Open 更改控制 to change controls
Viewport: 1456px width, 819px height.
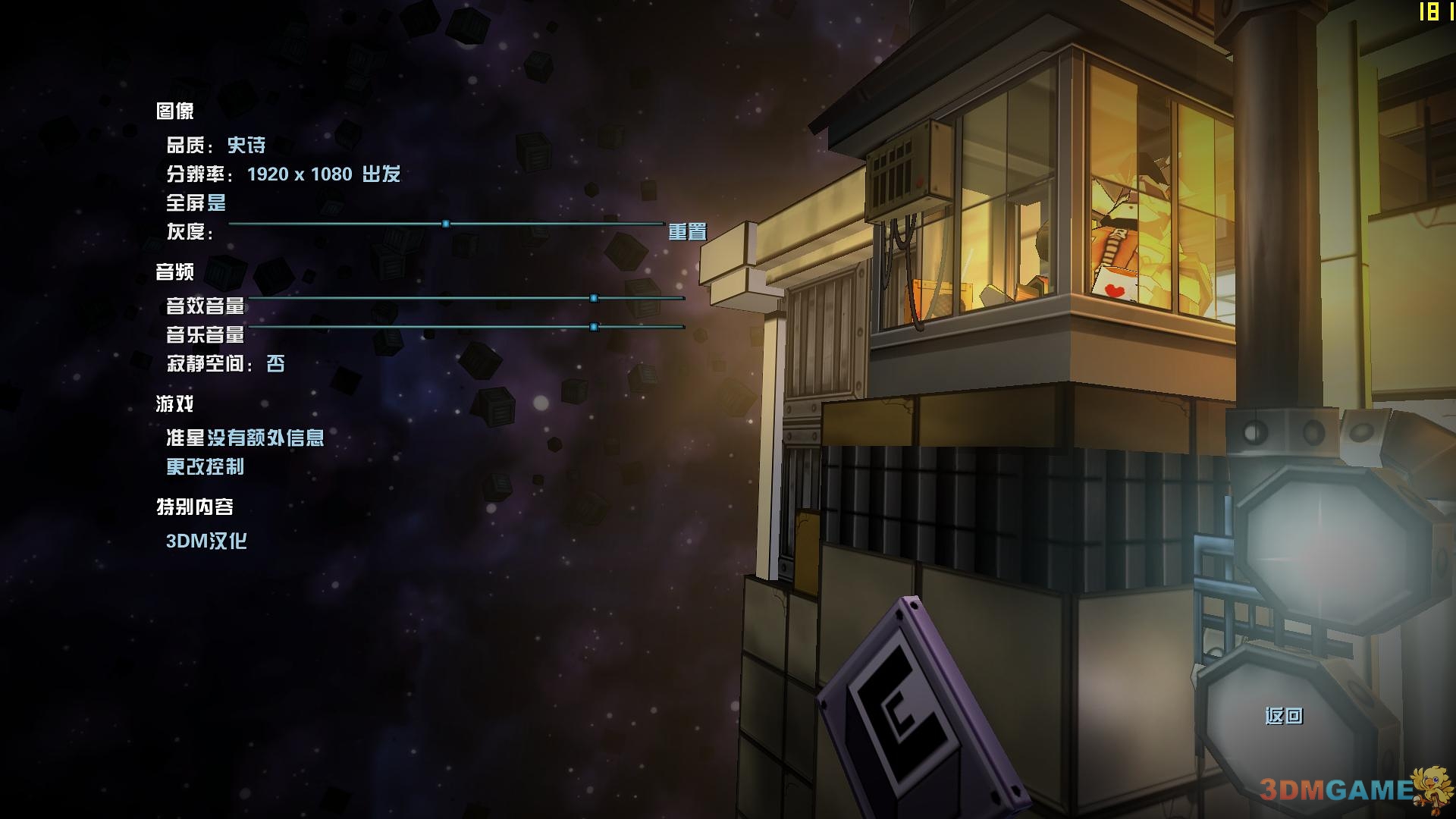(x=206, y=466)
